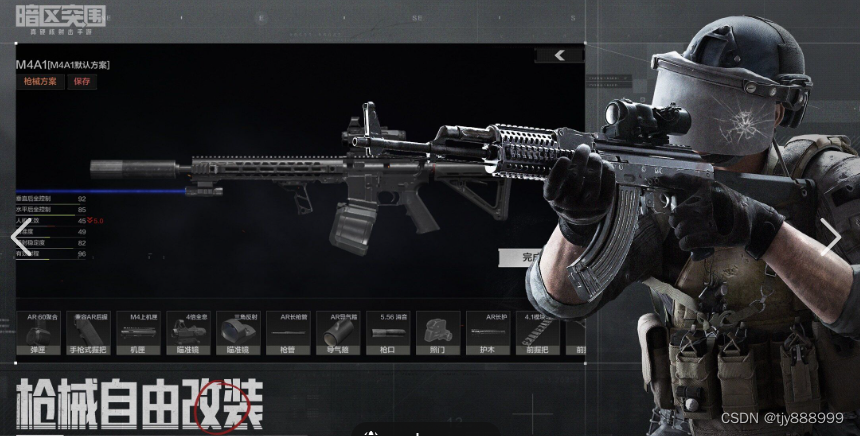This screenshot has height=436, width=860.
Task: Select the 前握把 foregrip slot
Action: 538,334
